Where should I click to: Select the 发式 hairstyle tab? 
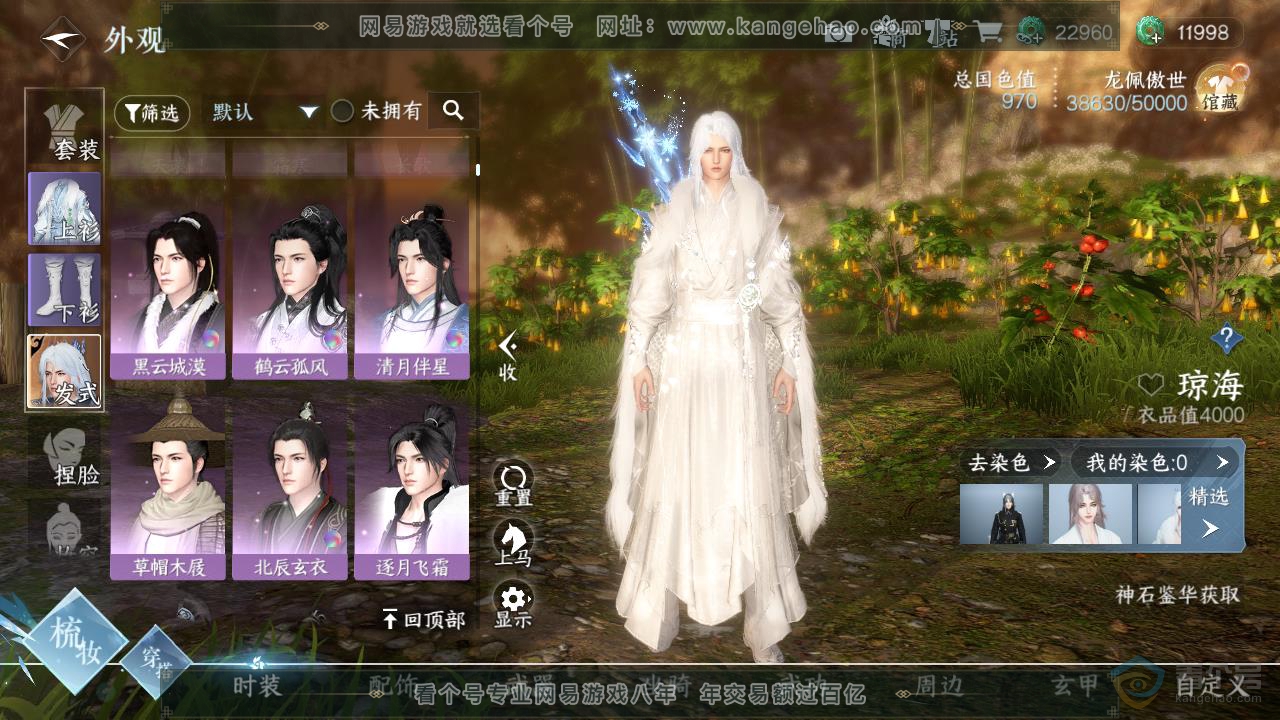point(65,371)
